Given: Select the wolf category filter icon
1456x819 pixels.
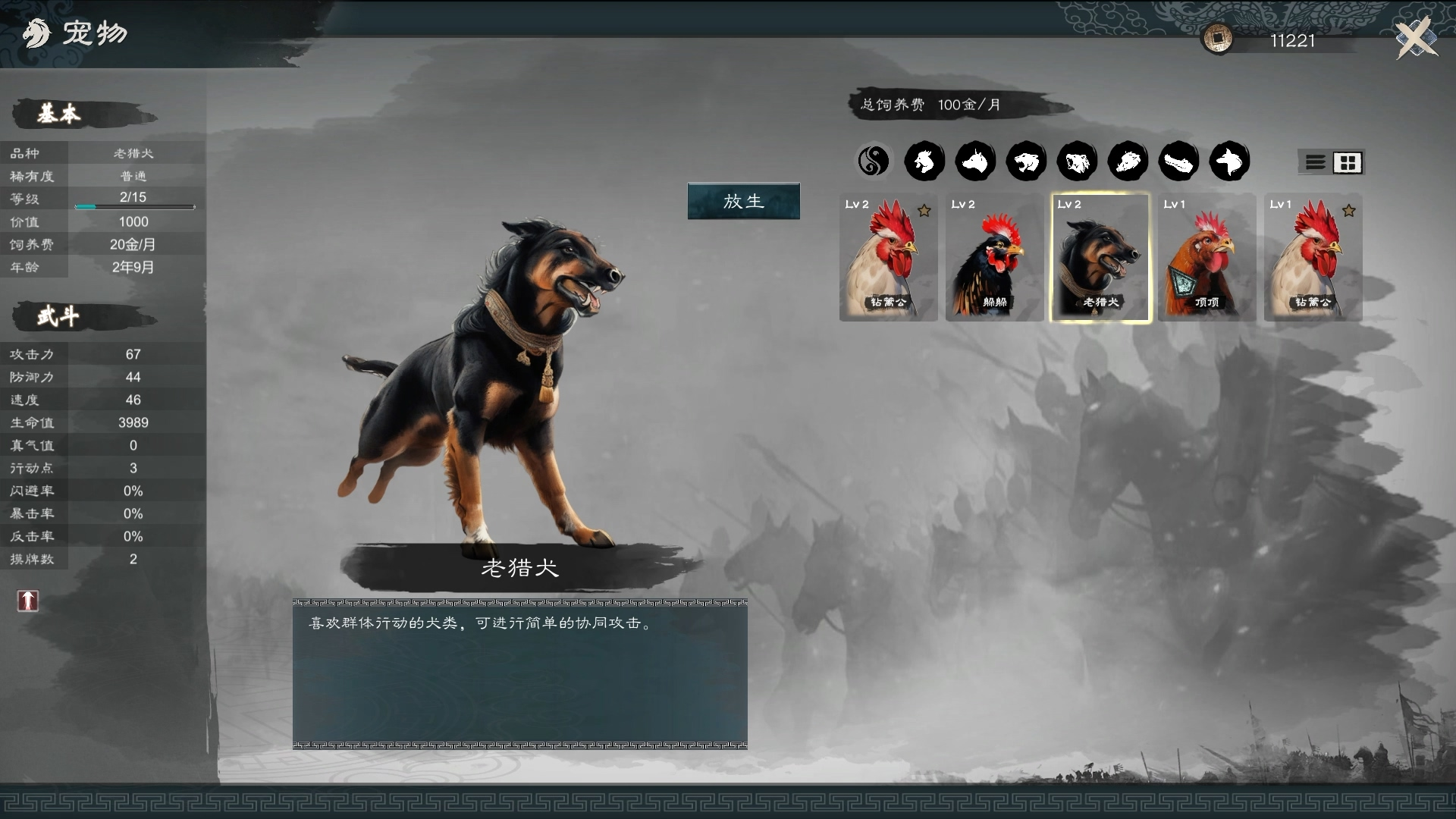Looking at the screenshot, I should click(x=1230, y=161).
